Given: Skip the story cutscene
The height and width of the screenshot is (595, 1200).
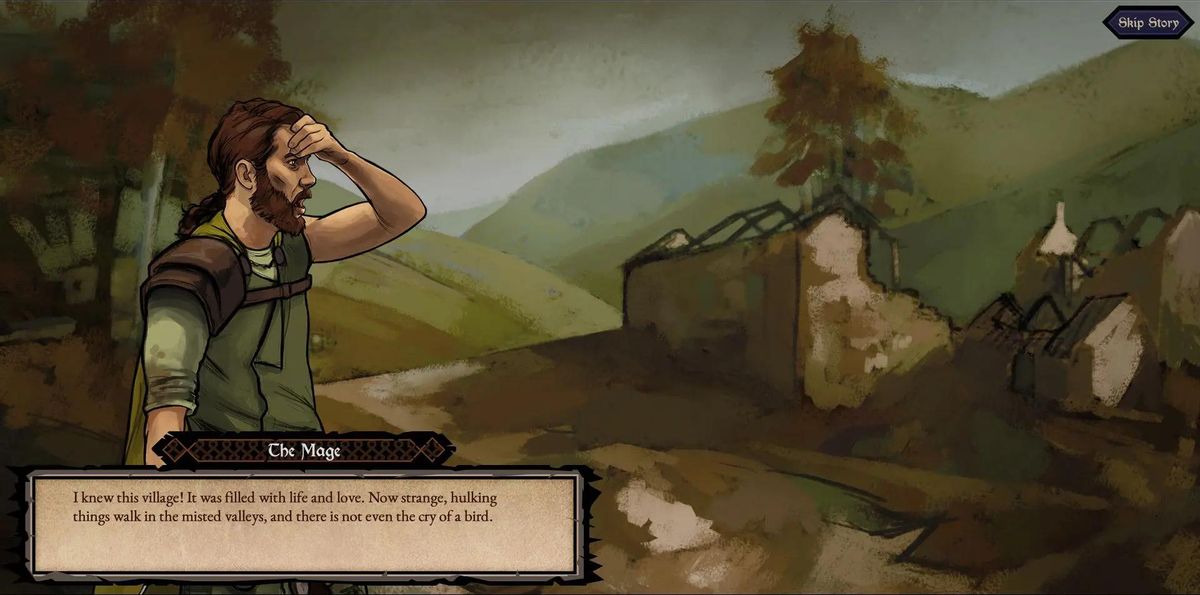Looking at the screenshot, I should (x=1147, y=23).
